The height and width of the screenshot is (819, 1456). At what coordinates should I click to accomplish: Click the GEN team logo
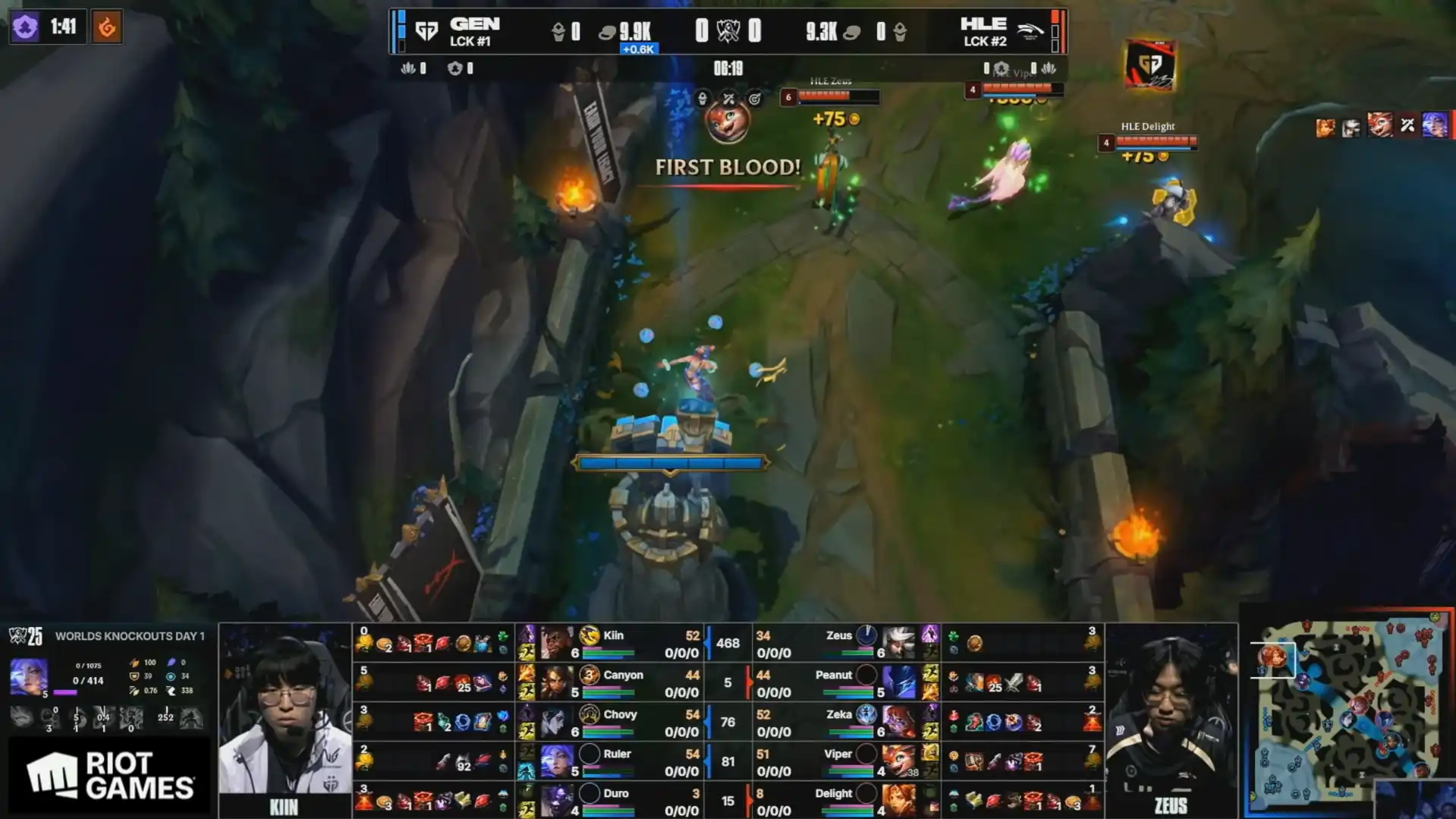pyautogui.click(x=426, y=31)
